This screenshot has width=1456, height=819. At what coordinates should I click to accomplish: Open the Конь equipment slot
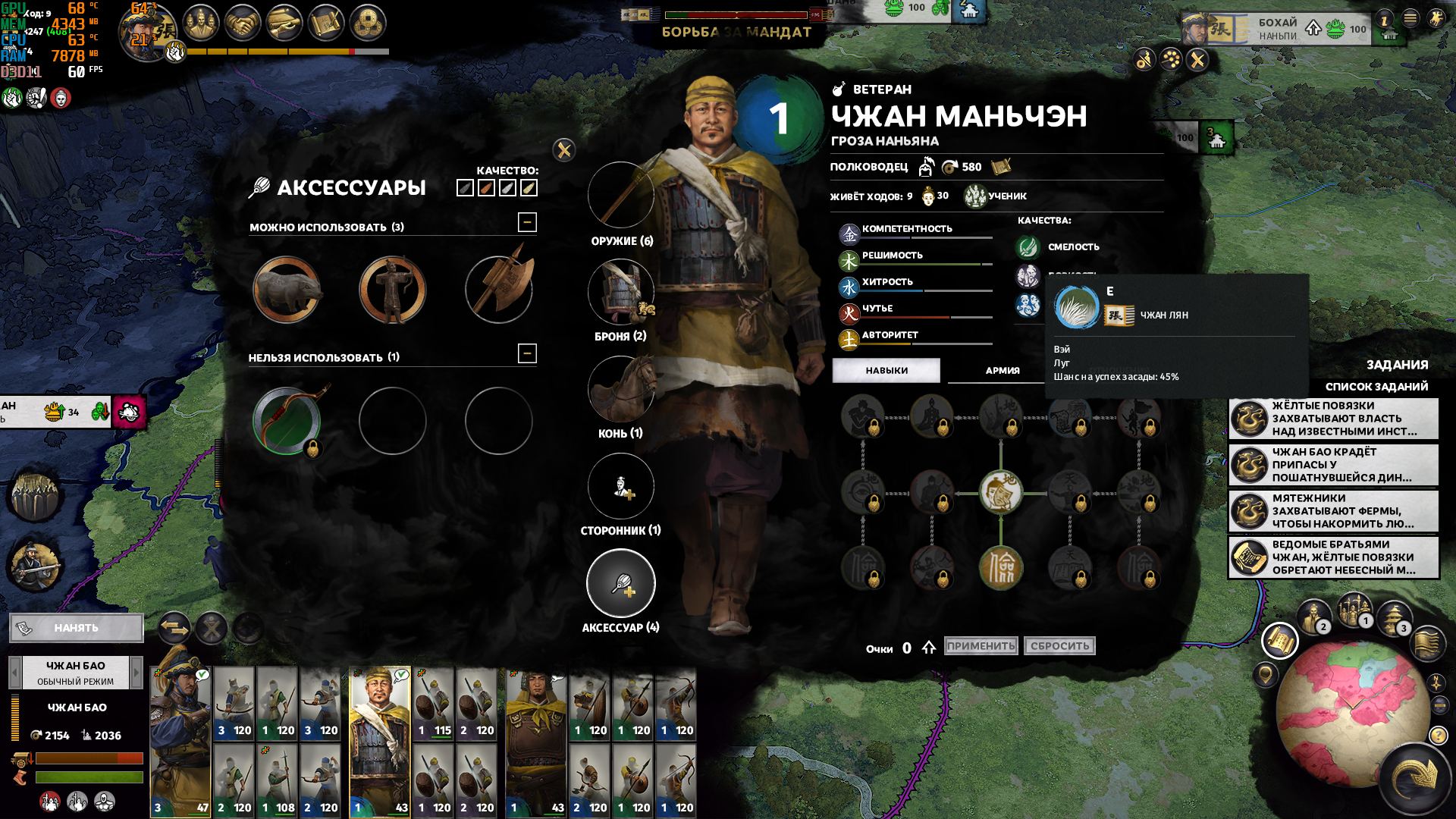(621, 390)
